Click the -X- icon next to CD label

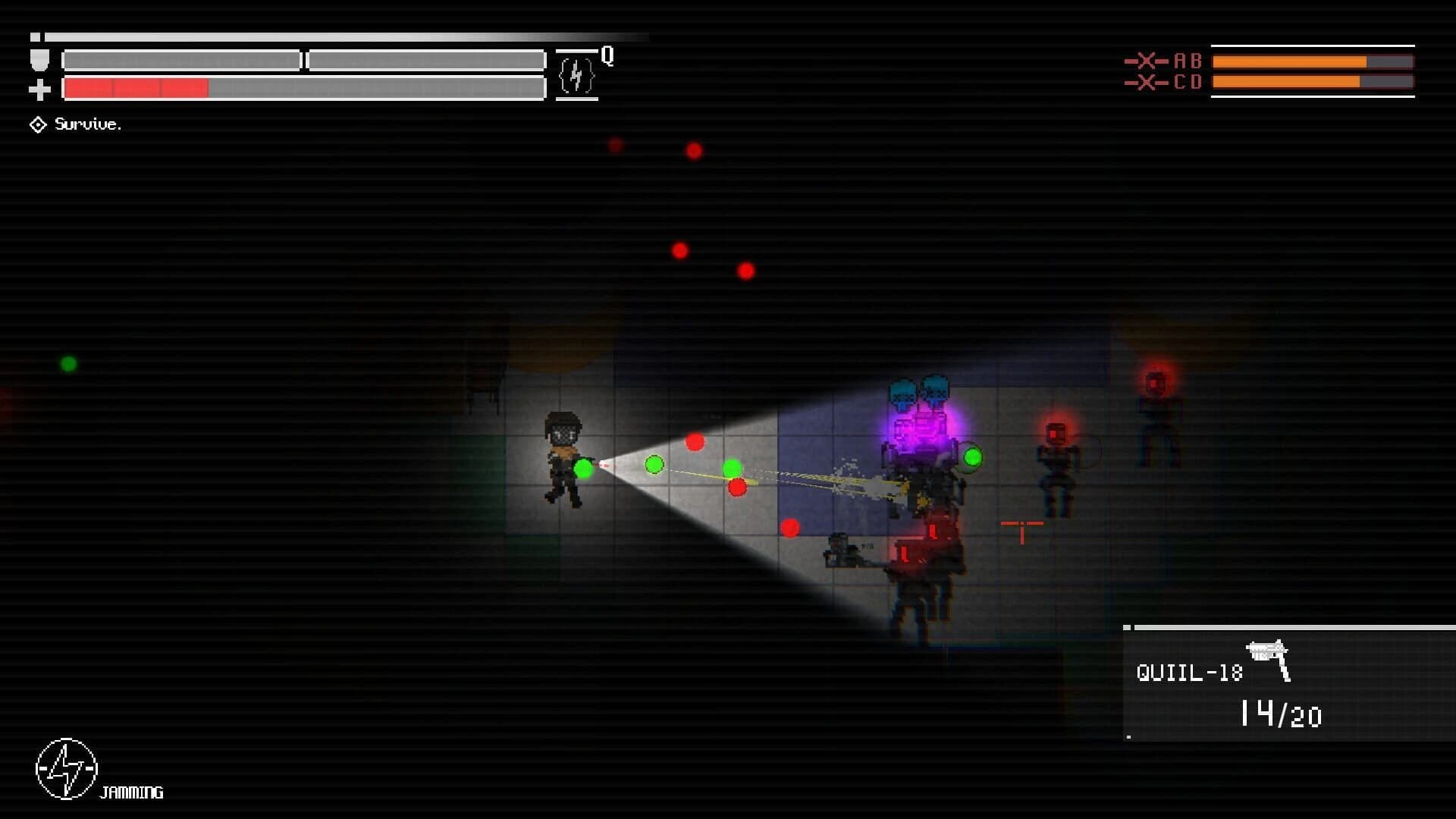(x=1147, y=83)
